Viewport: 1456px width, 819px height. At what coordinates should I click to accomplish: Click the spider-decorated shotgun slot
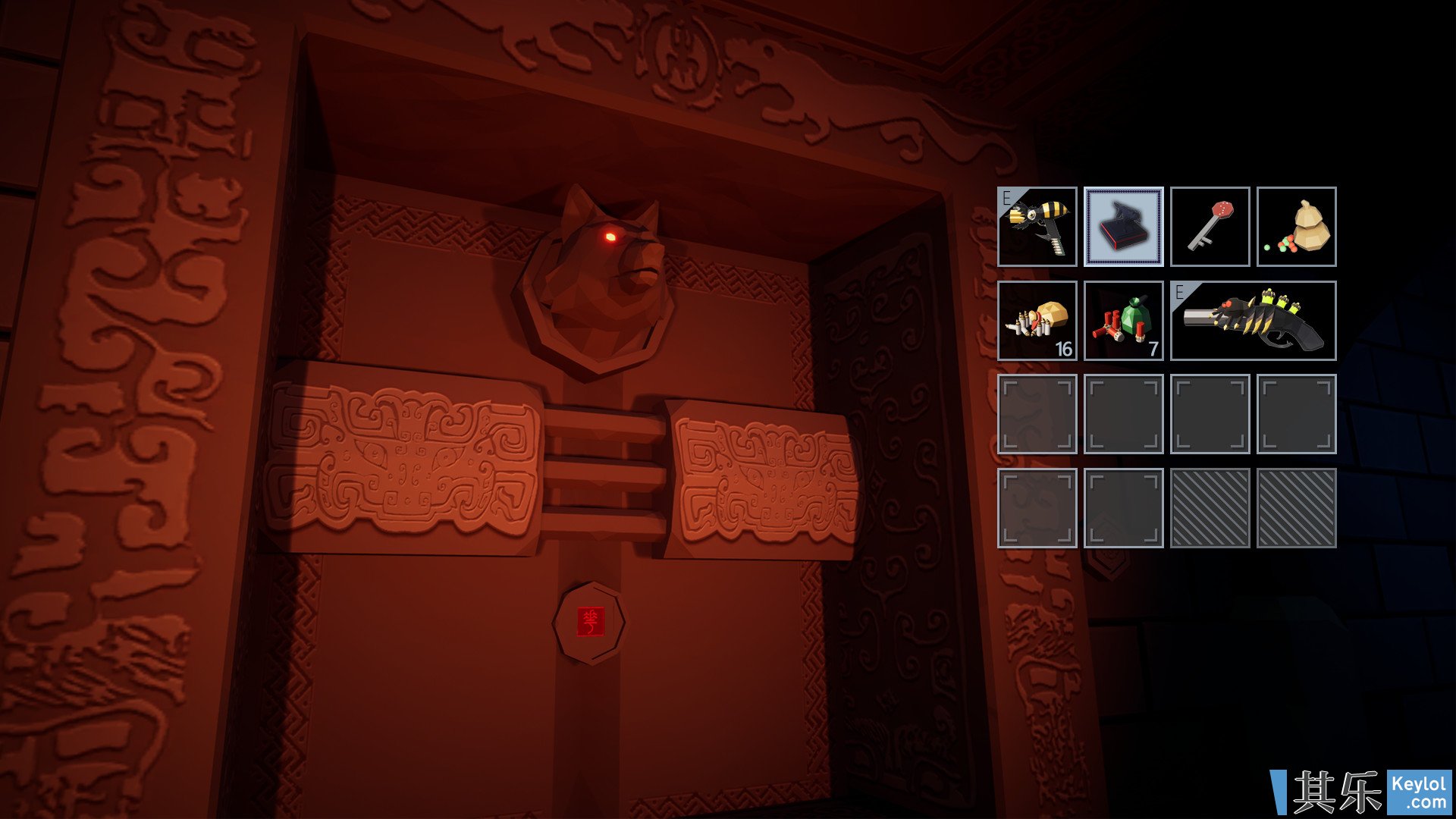pyautogui.click(x=1253, y=321)
